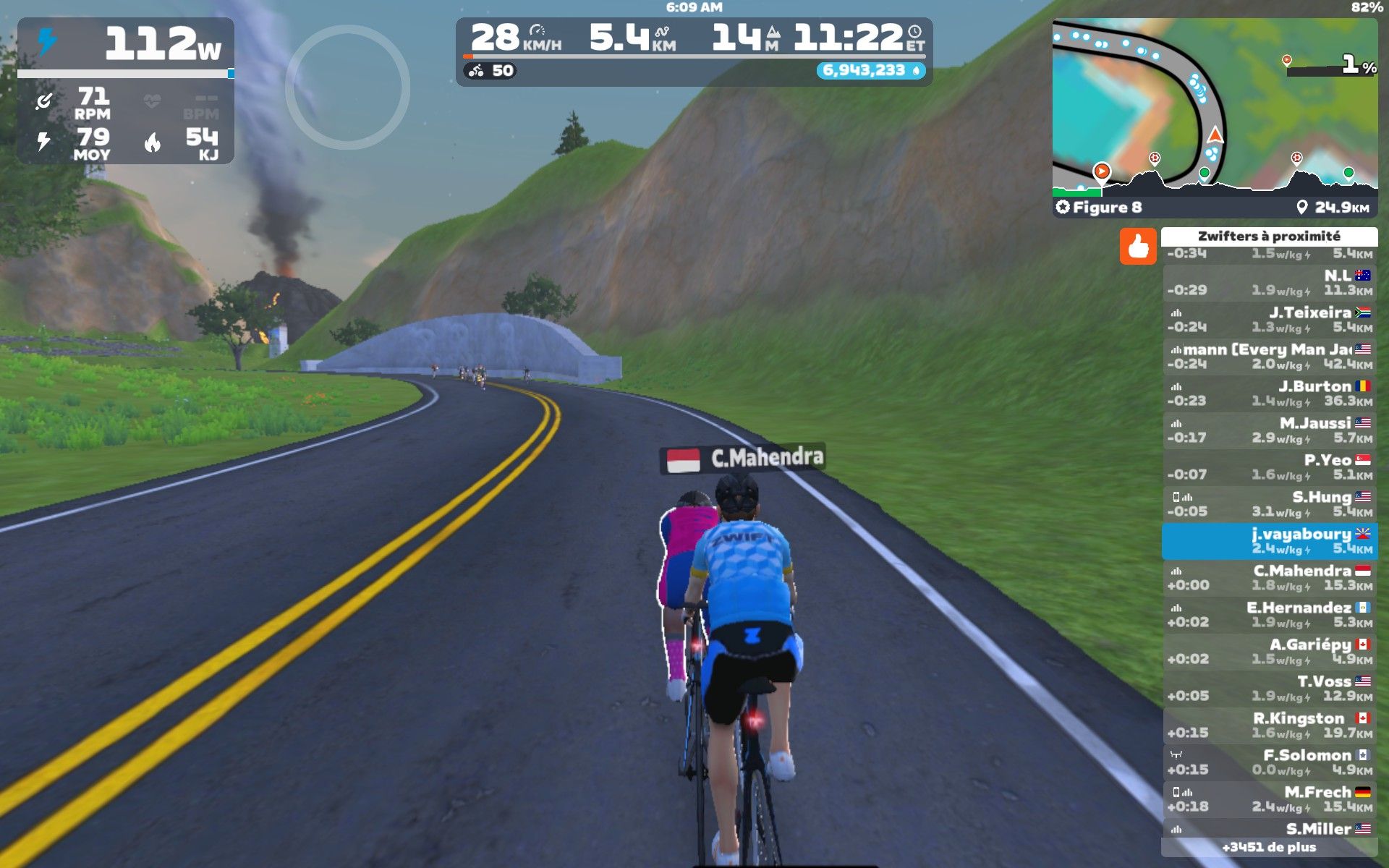Viewport: 1389px width, 868px height.
Task: Choose E.Hernandez from nearby Zwifters
Action: pos(1270,615)
